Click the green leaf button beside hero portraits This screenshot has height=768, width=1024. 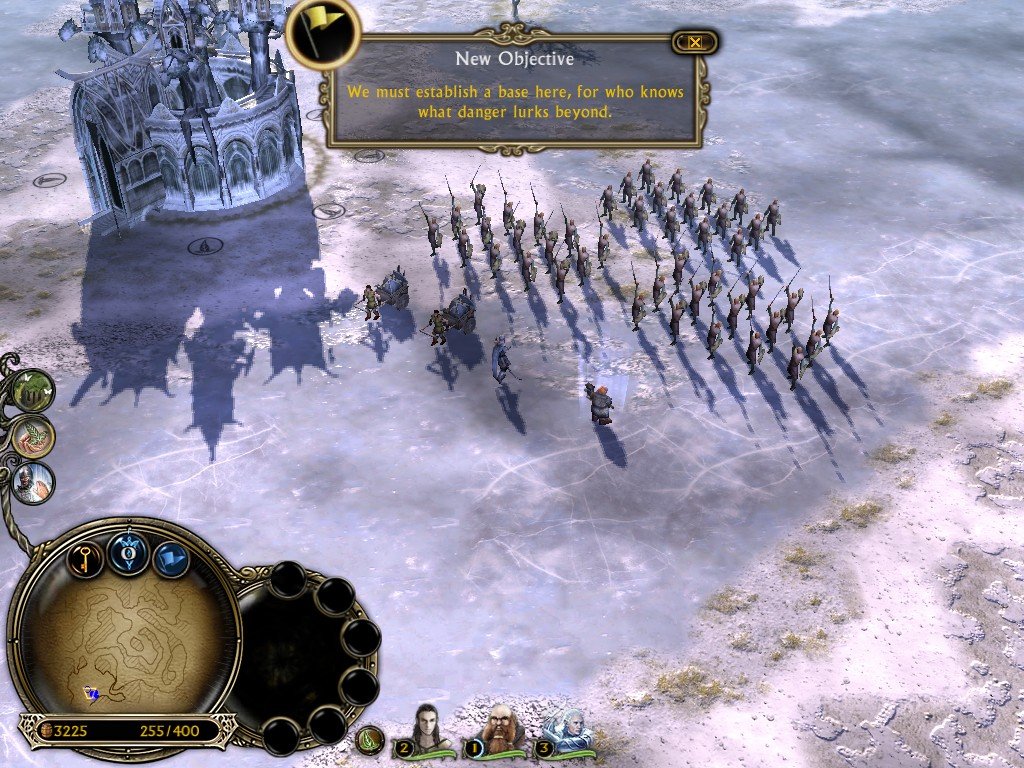click(370, 741)
